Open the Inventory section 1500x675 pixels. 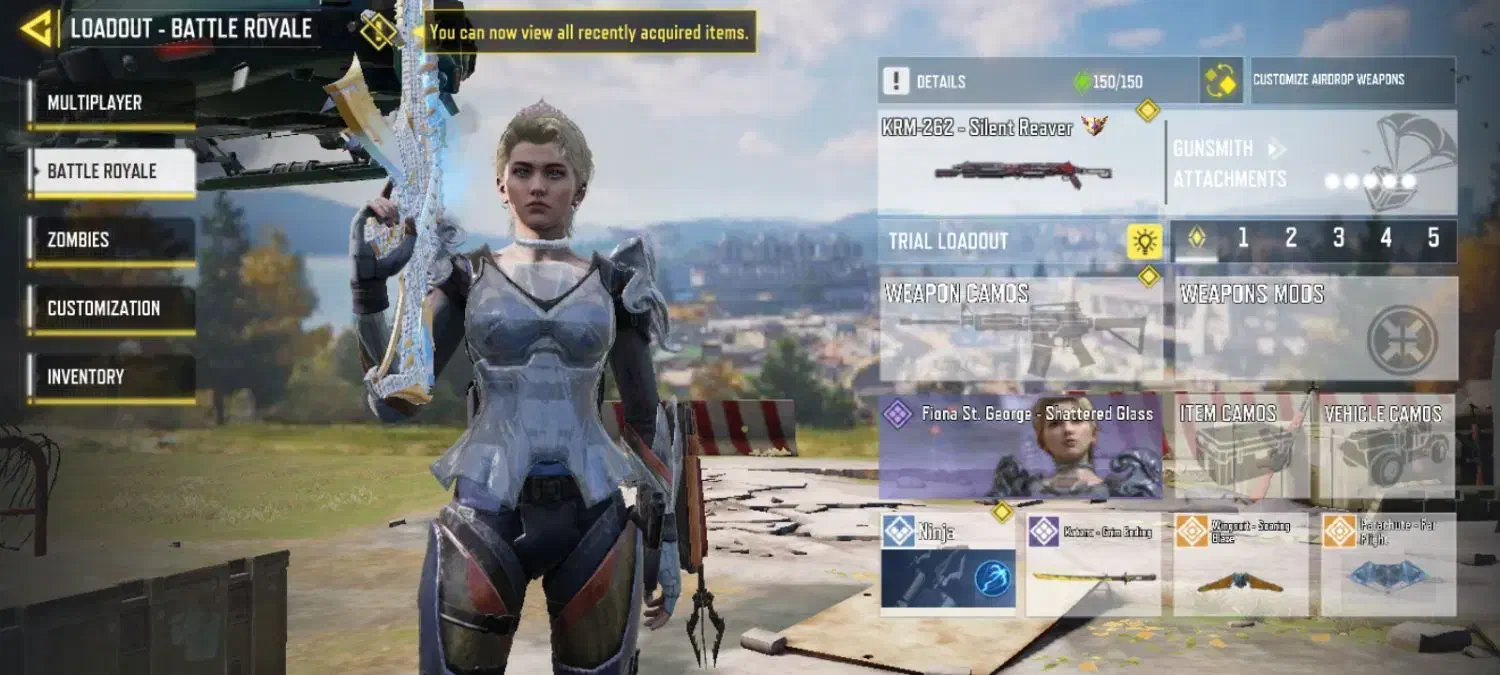(x=110, y=377)
